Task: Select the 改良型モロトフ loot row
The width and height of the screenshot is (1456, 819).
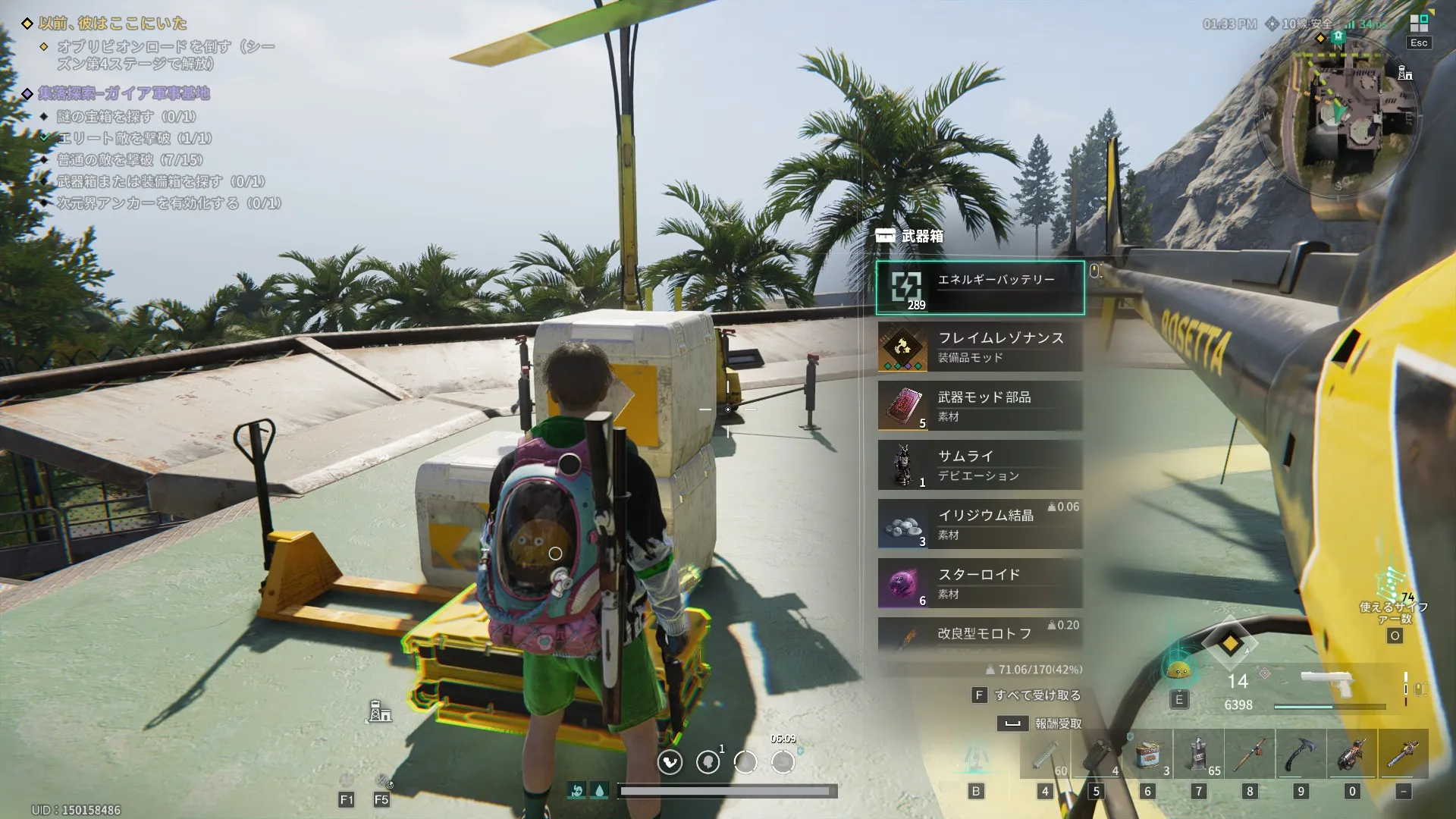Action: coord(980,634)
